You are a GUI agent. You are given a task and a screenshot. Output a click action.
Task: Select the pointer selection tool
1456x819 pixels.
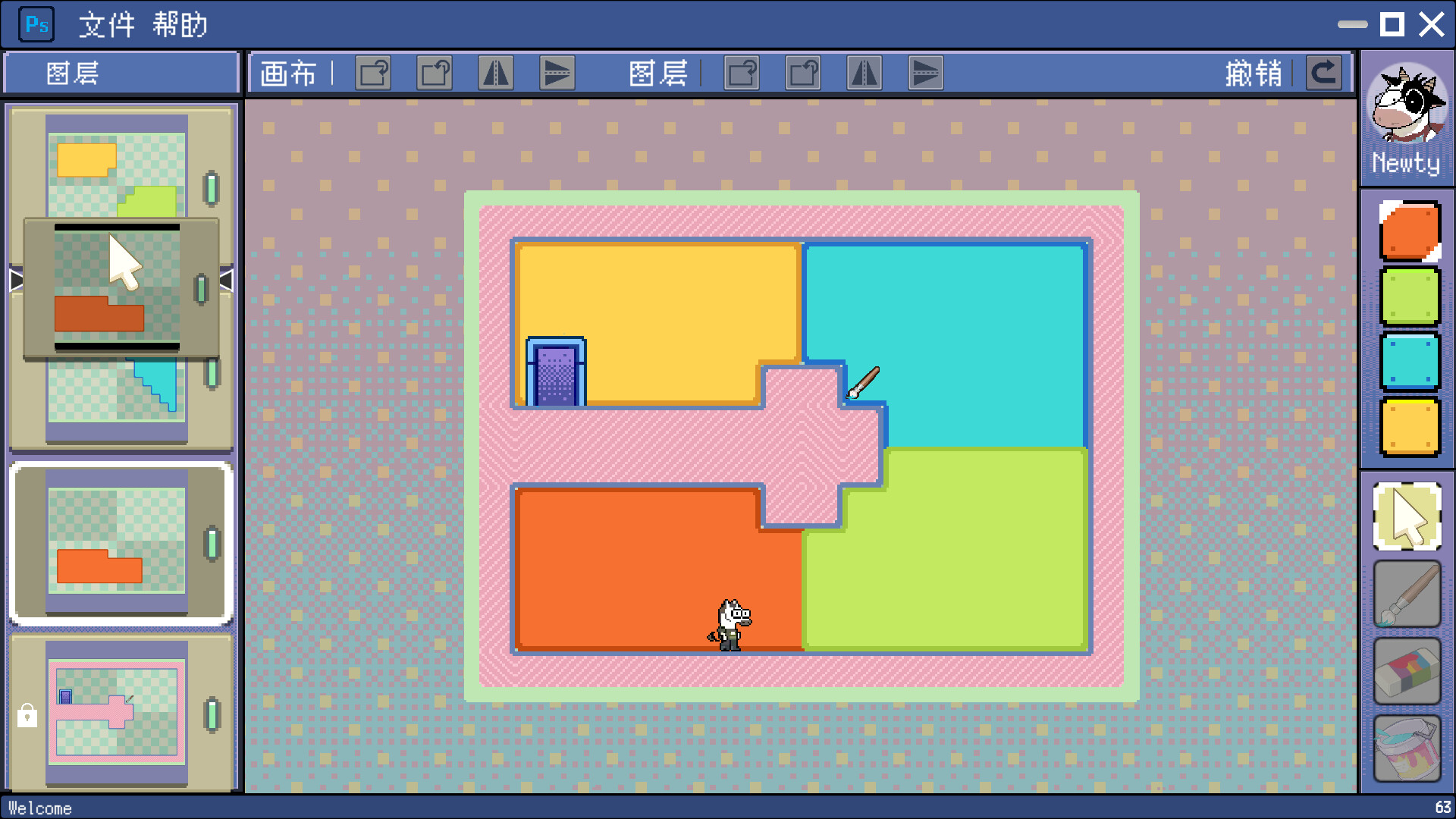pyautogui.click(x=1406, y=514)
